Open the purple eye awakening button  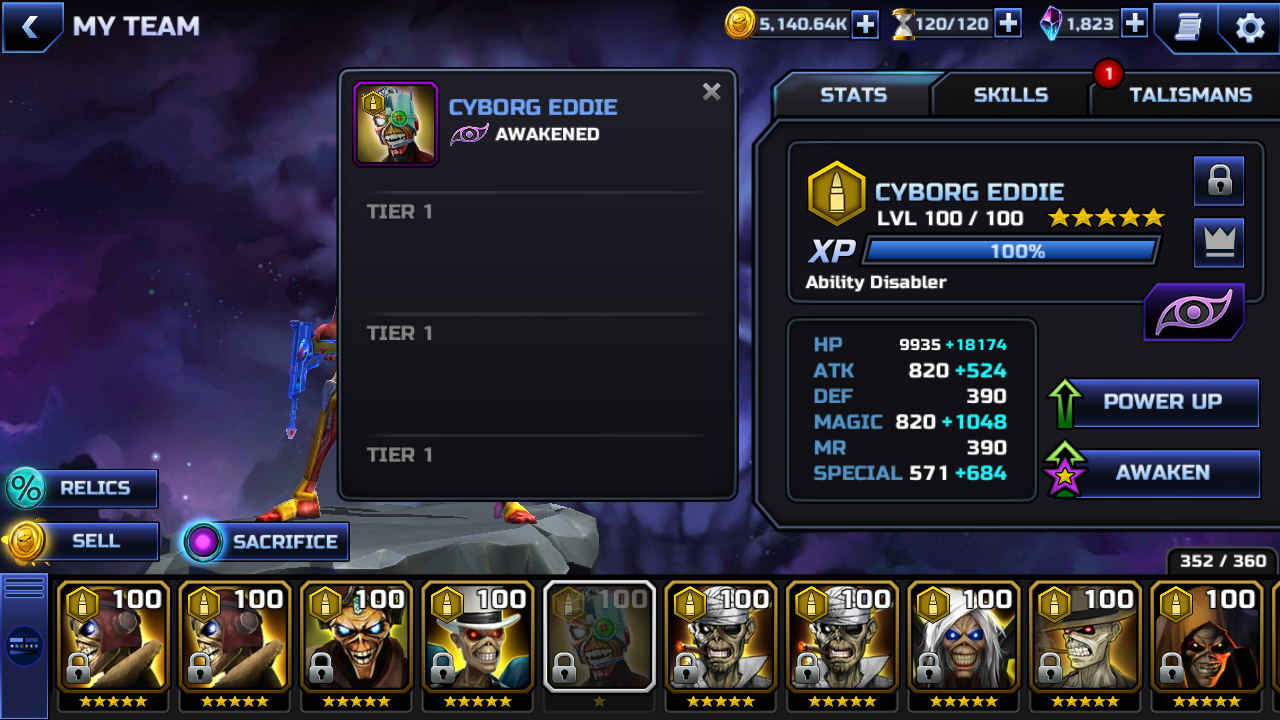pos(1194,313)
